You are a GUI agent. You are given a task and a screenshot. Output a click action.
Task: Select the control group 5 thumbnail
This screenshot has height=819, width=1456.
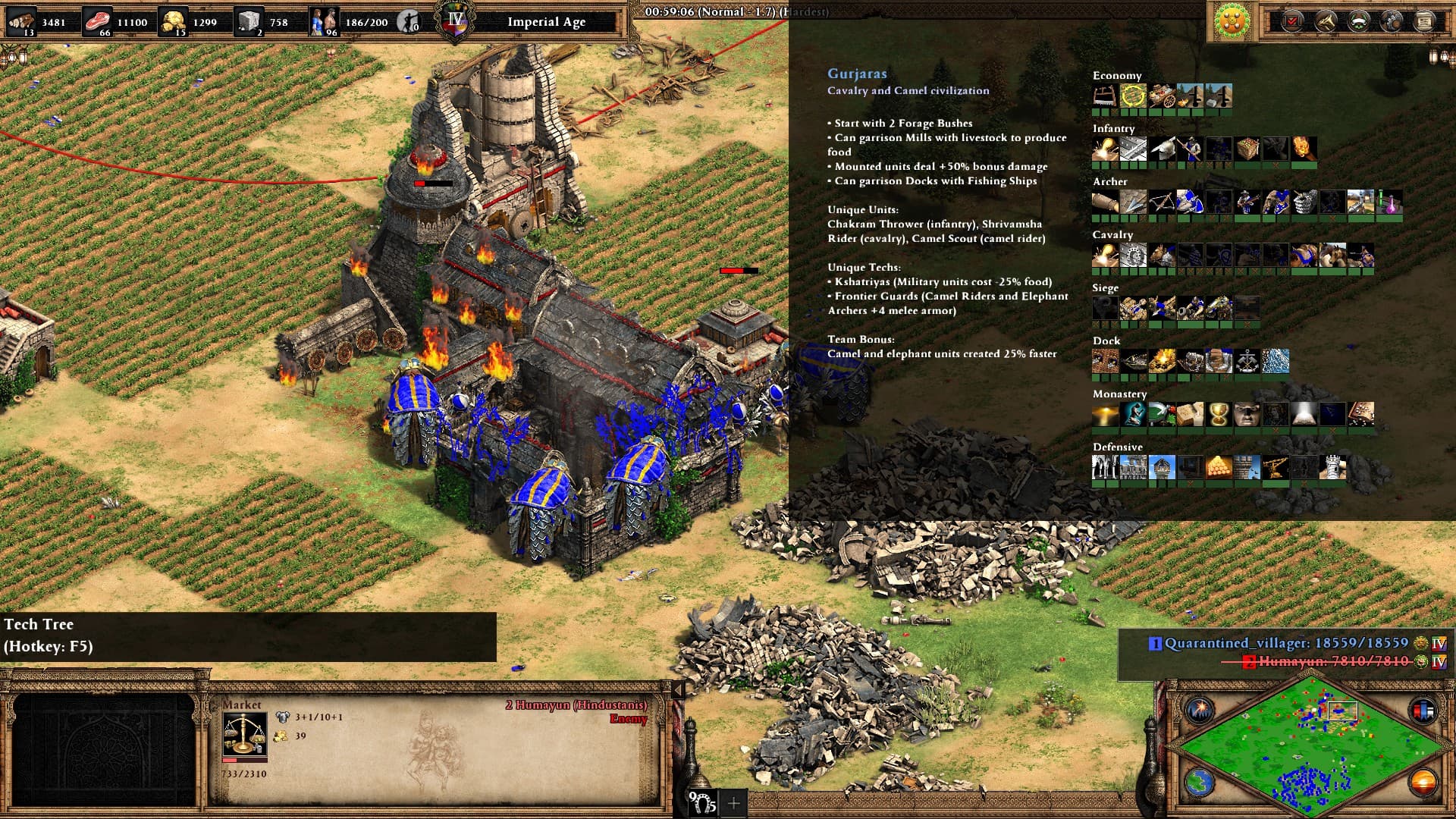point(701,802)
